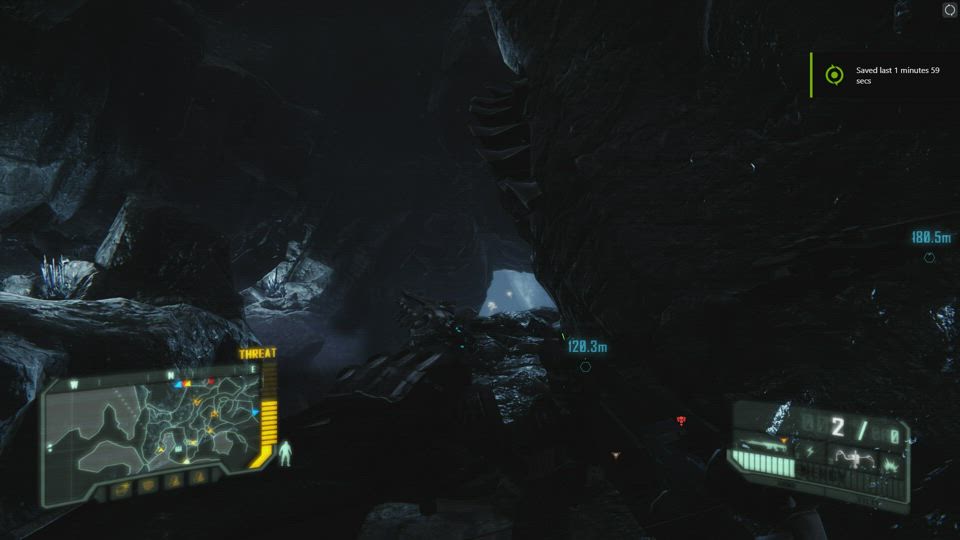Select the equipped weapon silhouette icon
Screen dimensions: 960x540
(764, 445)
